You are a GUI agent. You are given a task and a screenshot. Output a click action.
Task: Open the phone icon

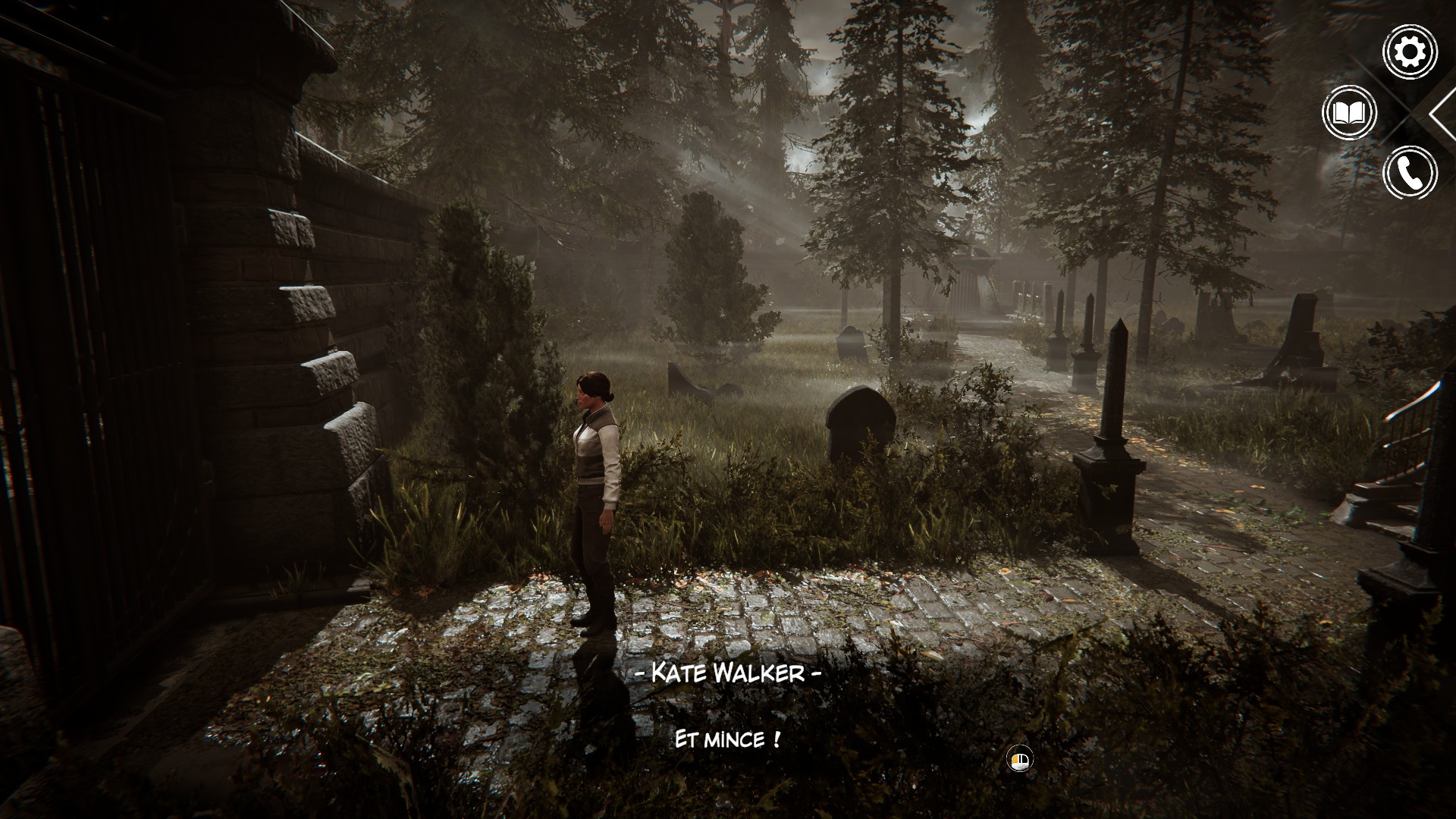(x=1410, y=173)
